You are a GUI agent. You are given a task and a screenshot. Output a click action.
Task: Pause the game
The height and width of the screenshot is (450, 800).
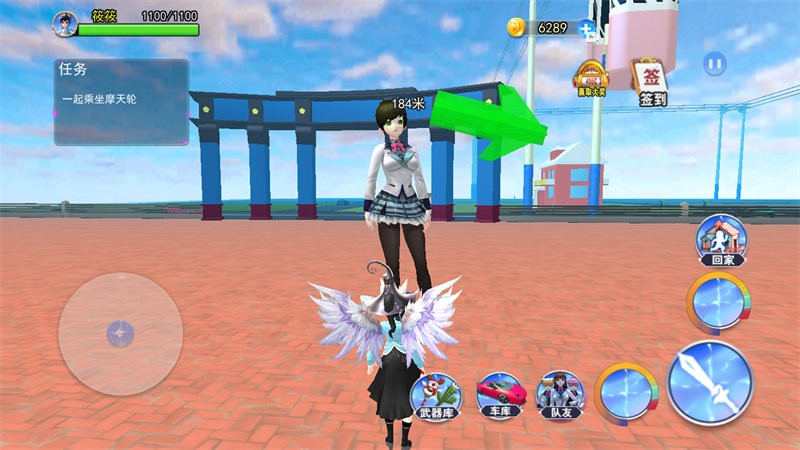click(713, 64)
